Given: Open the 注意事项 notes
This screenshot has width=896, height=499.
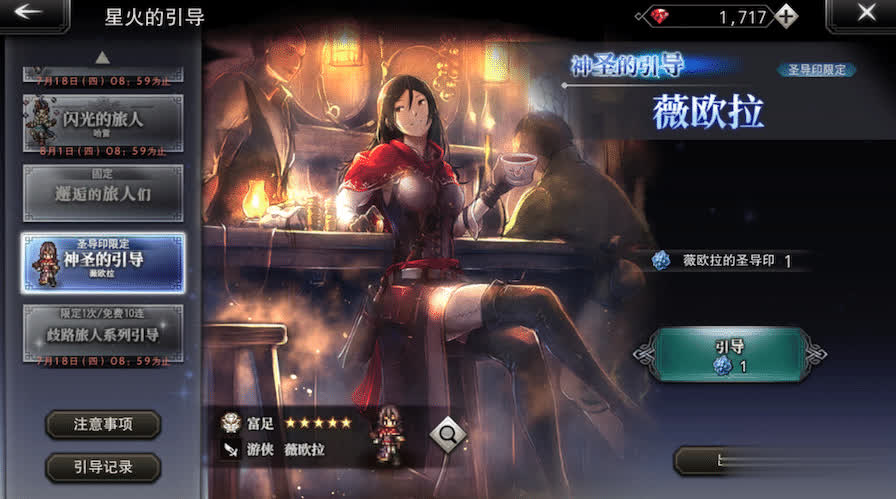Looking at the screenshot, I should click(x=103, y=424).
